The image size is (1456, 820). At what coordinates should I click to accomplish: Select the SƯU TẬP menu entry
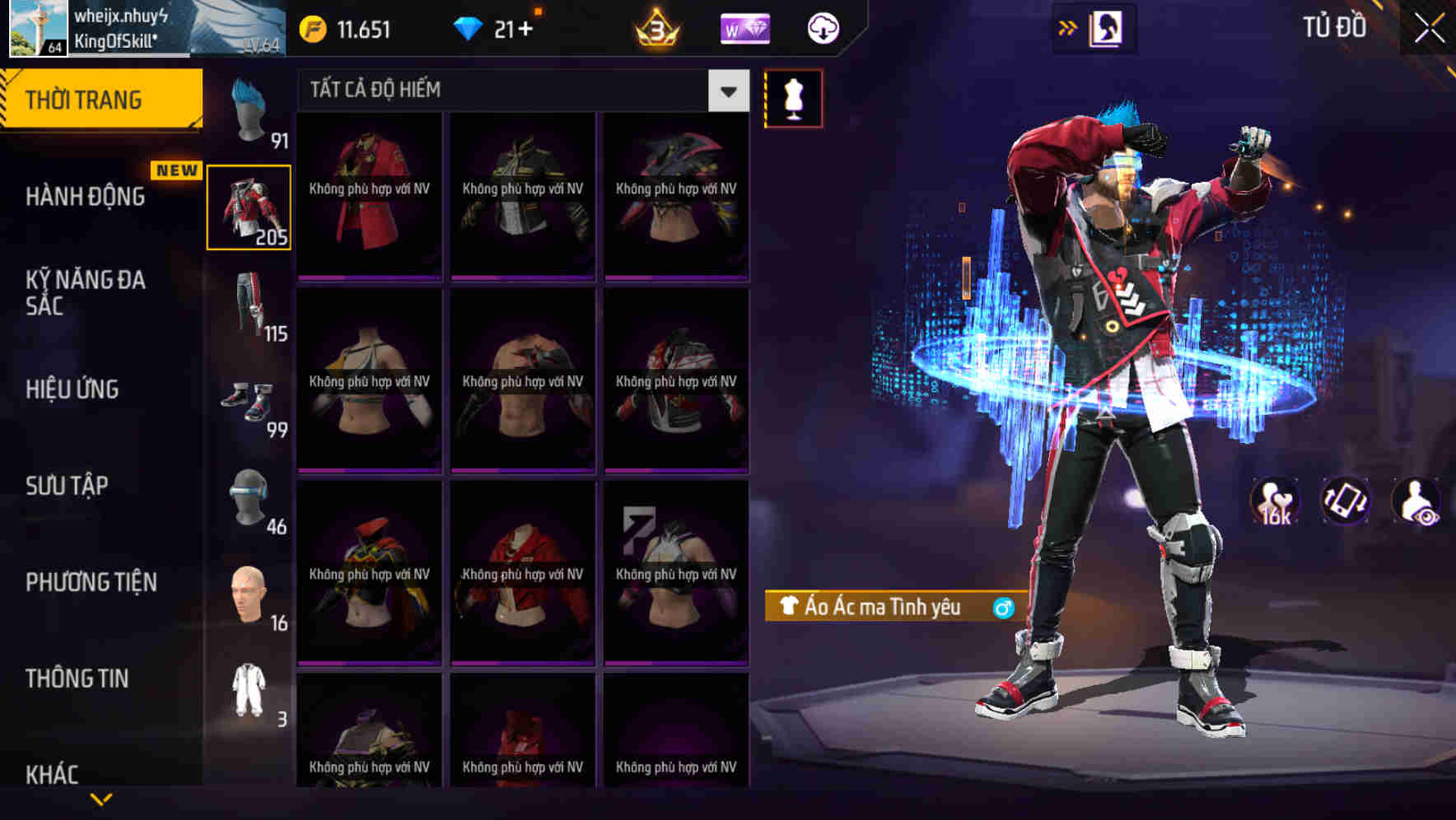point(68,486)
